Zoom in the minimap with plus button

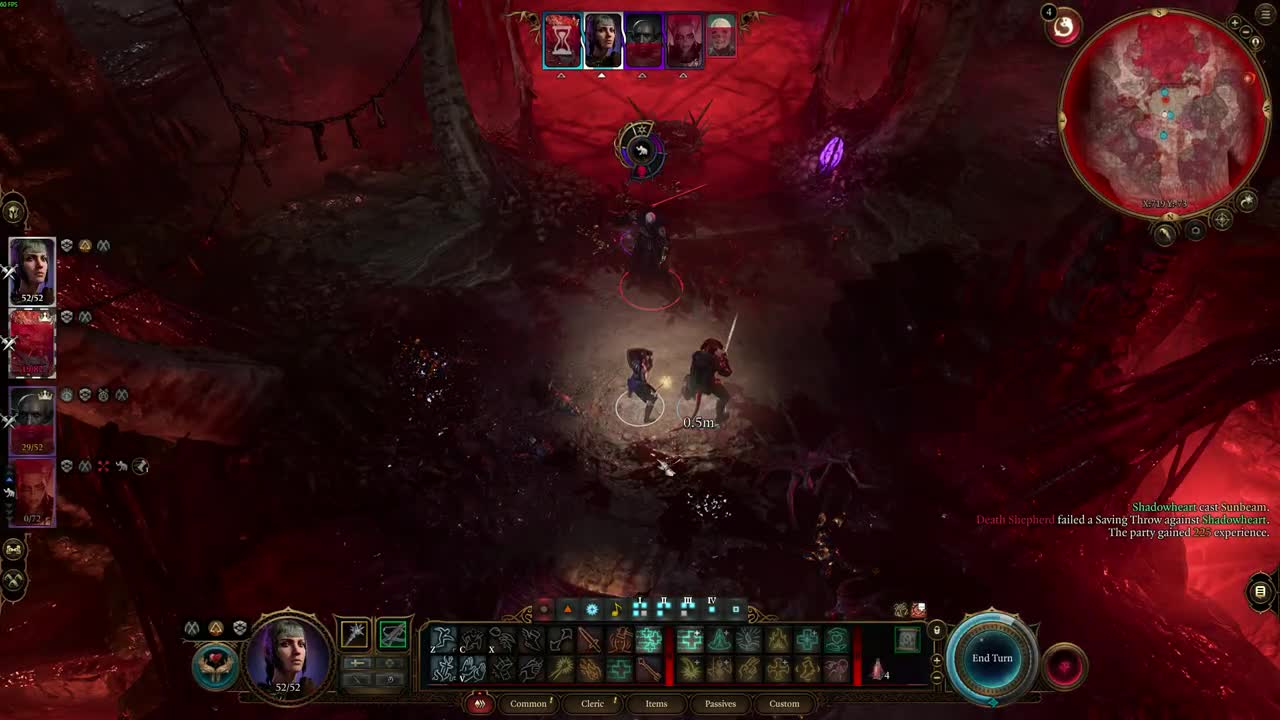tap(1235, 22)
